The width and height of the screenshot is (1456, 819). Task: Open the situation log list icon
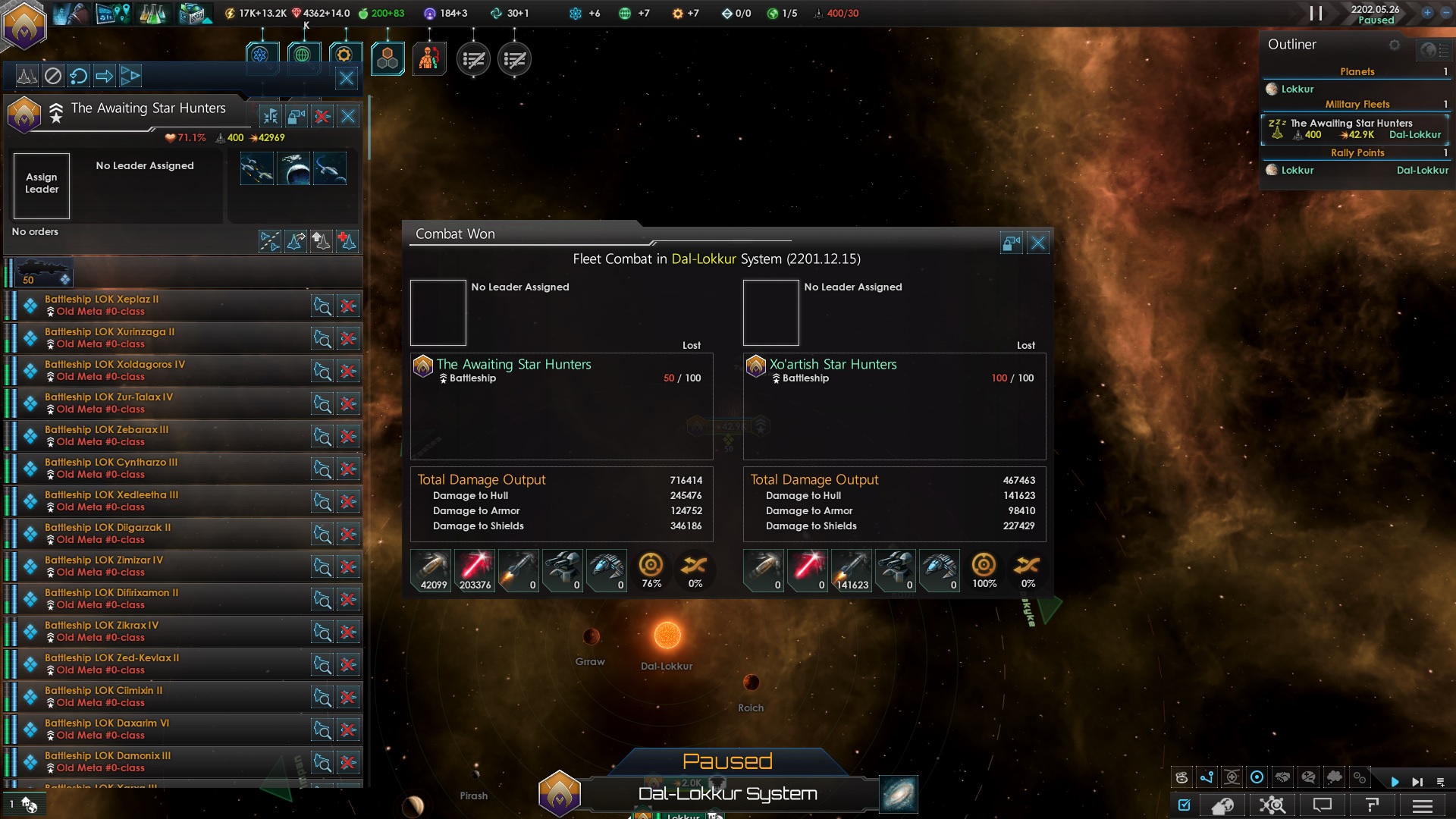[473, 59]
